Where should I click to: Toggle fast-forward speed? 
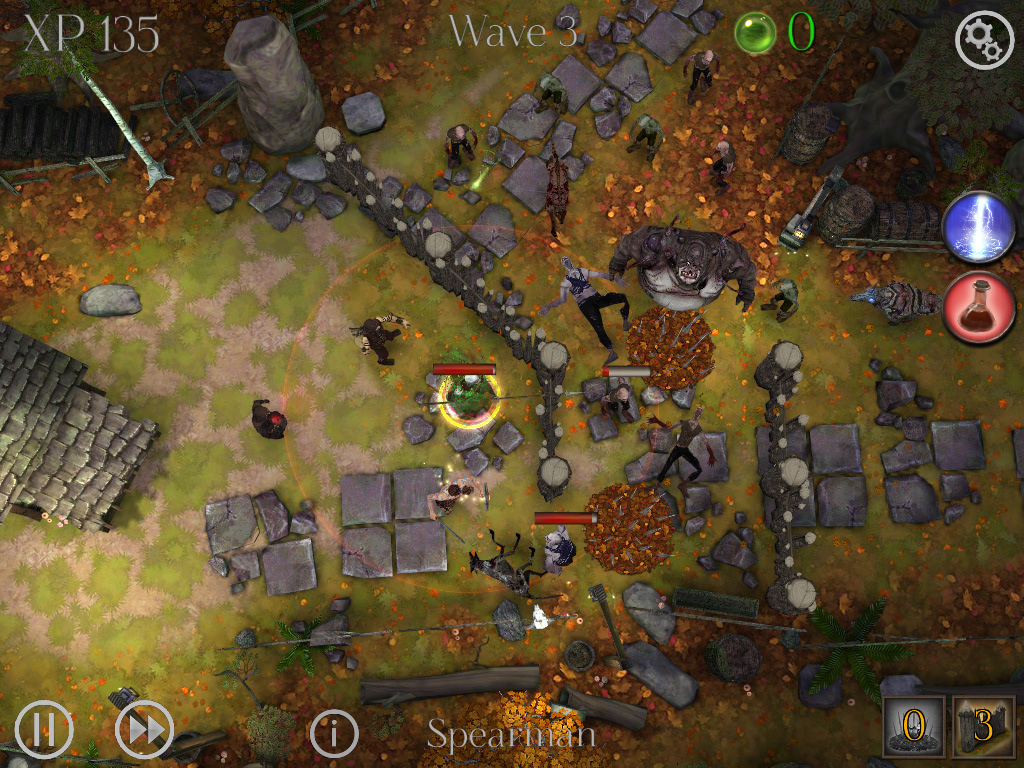(x=145, y=730)
